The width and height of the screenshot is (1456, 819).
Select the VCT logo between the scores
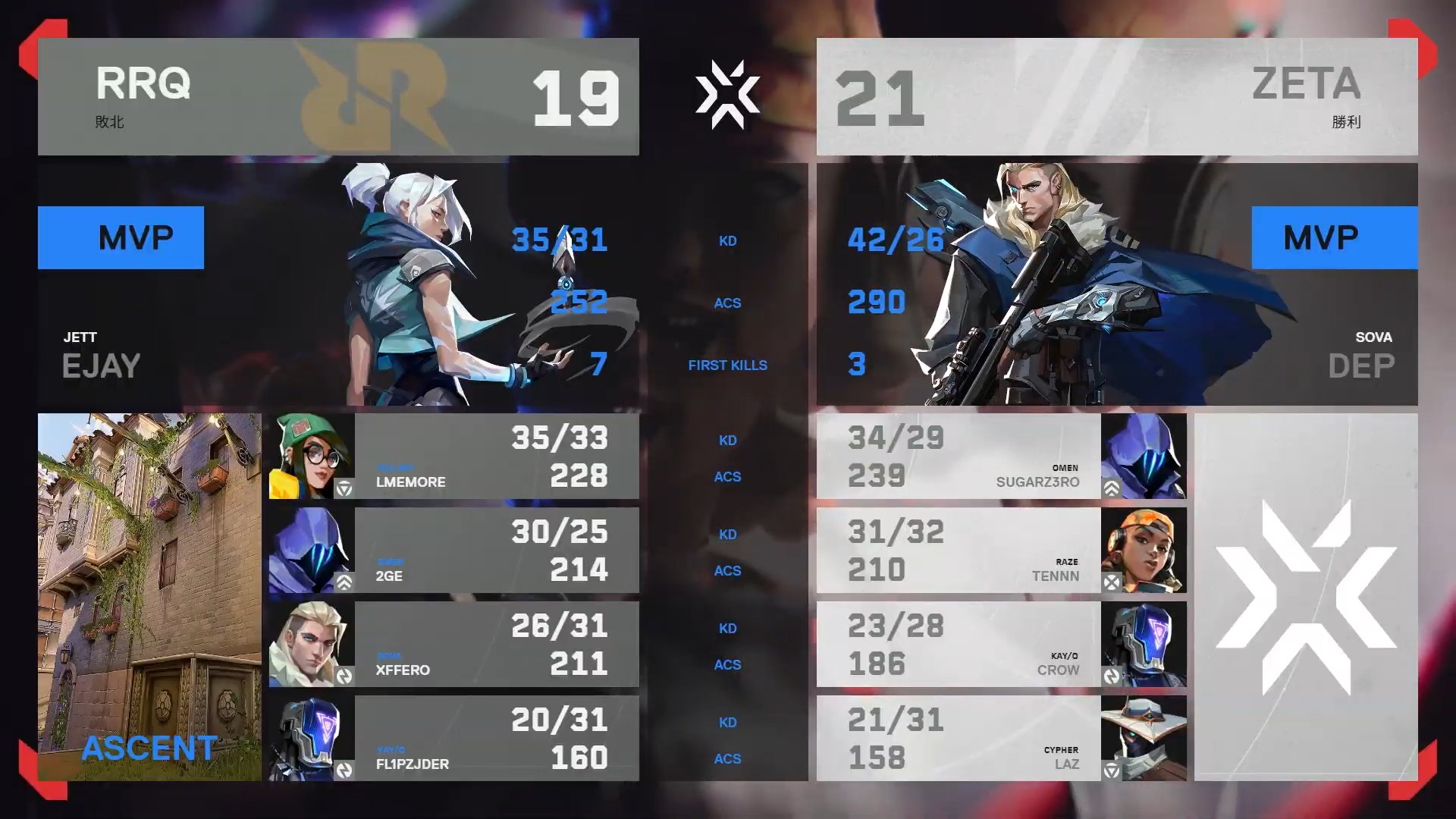coord(729,95)
